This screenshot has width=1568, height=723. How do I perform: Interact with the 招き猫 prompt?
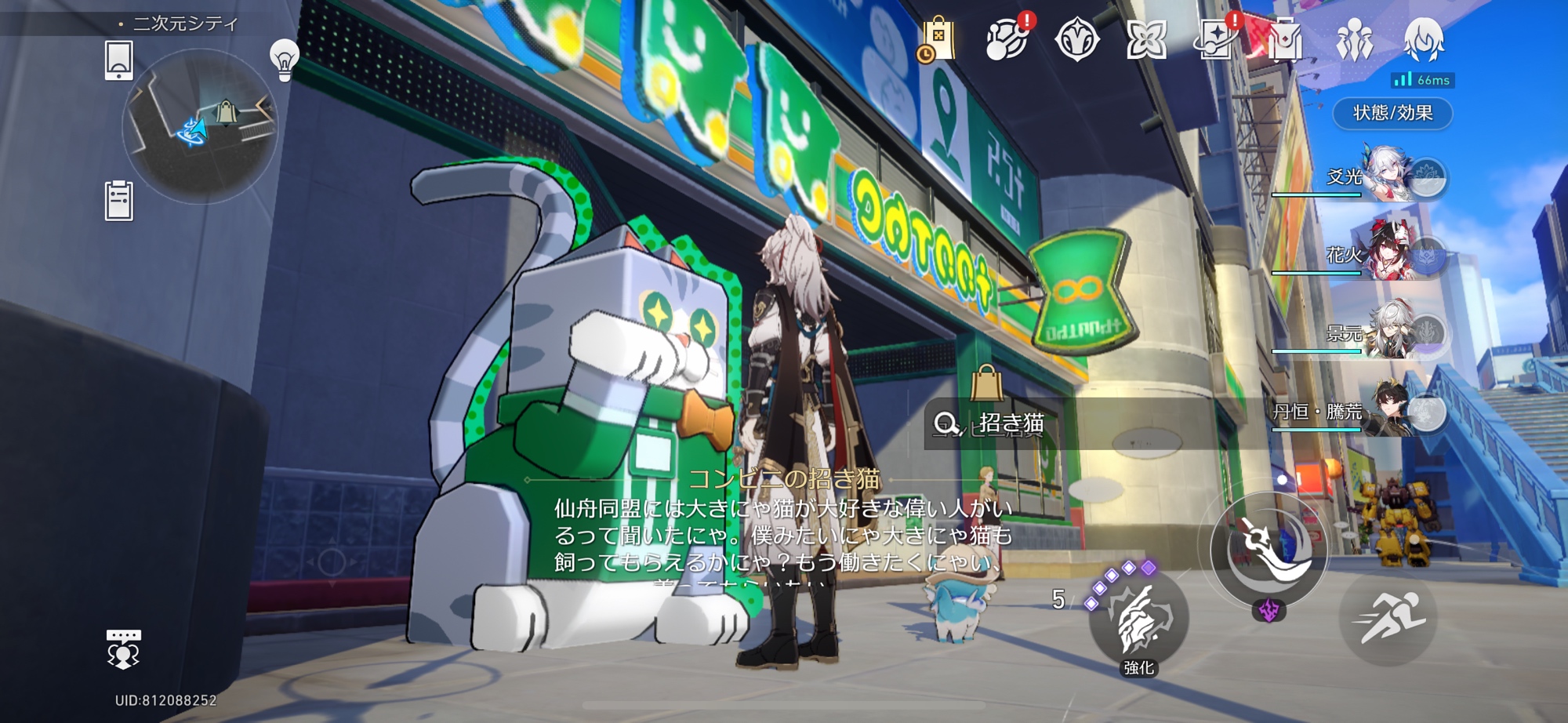(x=1011, y=423)
